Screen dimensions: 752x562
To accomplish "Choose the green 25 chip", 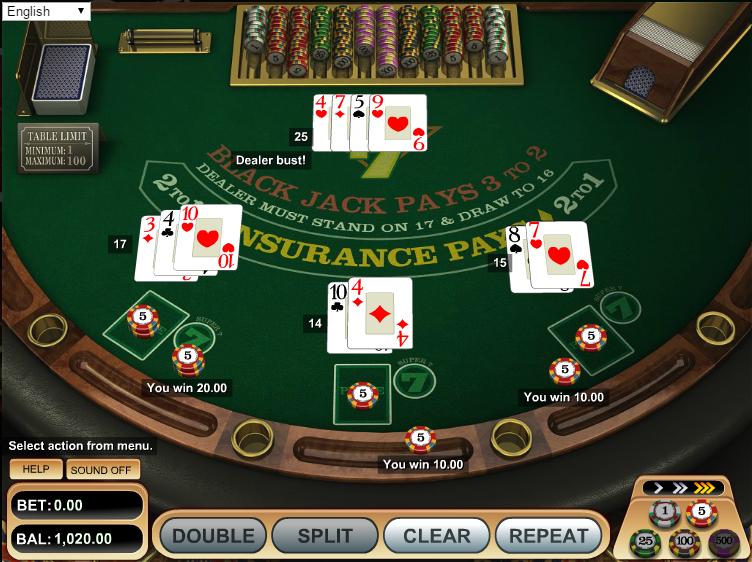I will pyautogui.click(x=646, y=542).
